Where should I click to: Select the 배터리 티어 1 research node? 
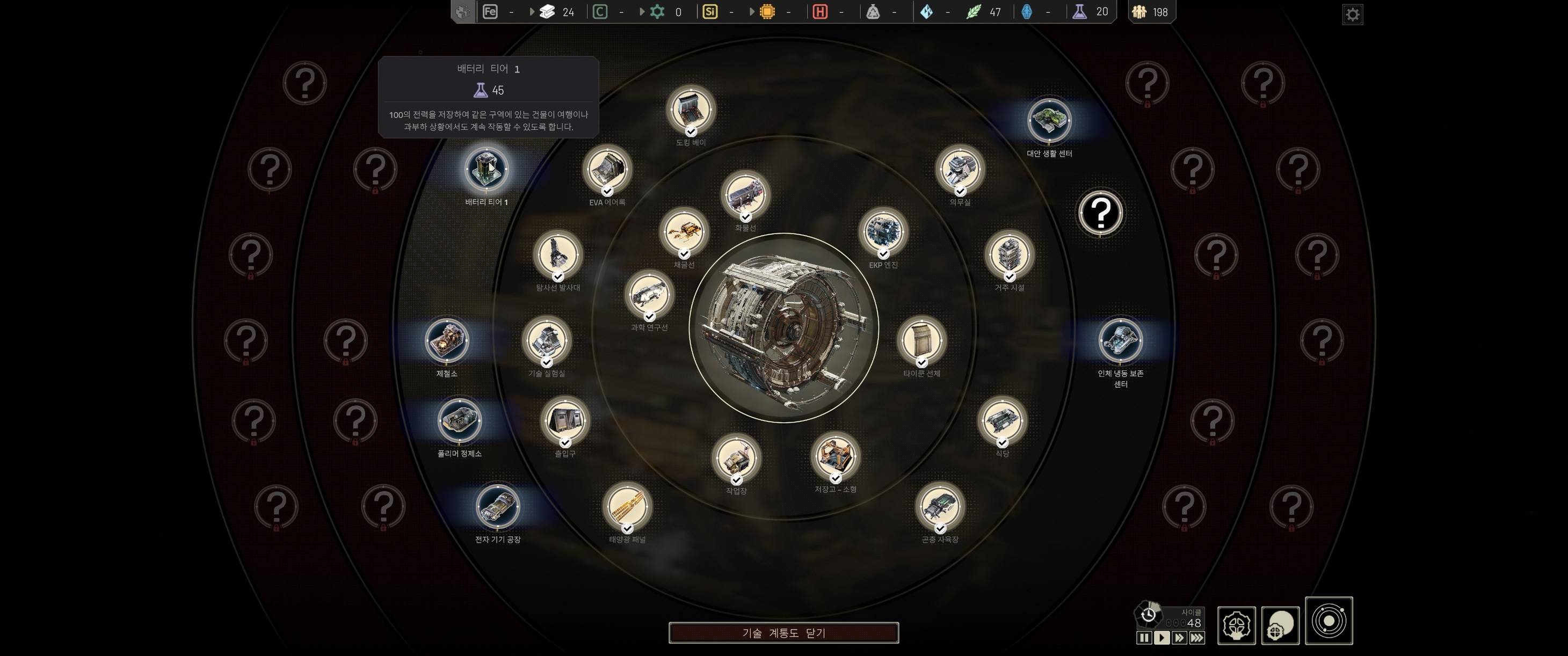point(487,169)
